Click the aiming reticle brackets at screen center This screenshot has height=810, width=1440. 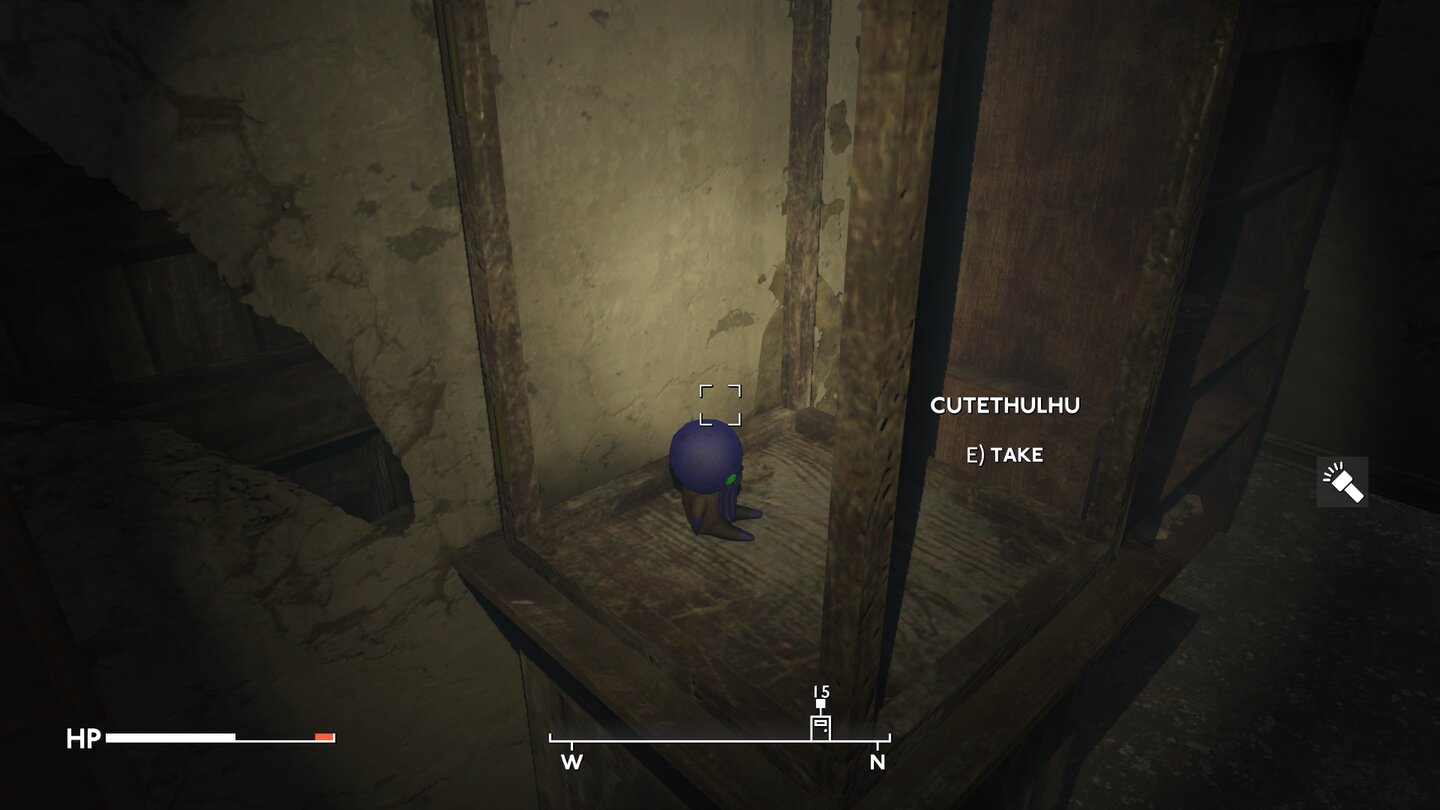(x=722, y=404)
